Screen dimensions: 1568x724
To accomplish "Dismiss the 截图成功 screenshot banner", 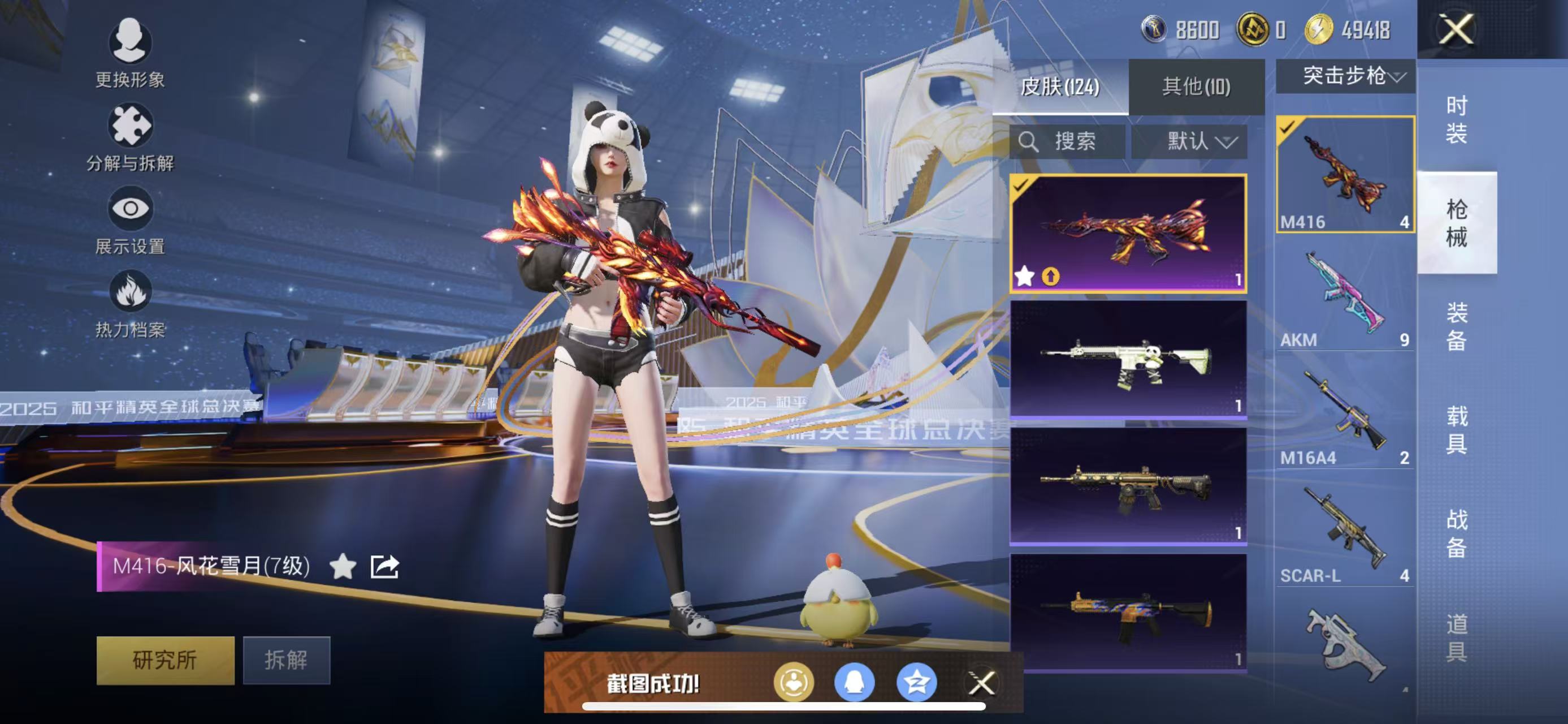I will [x=981, y=683].
